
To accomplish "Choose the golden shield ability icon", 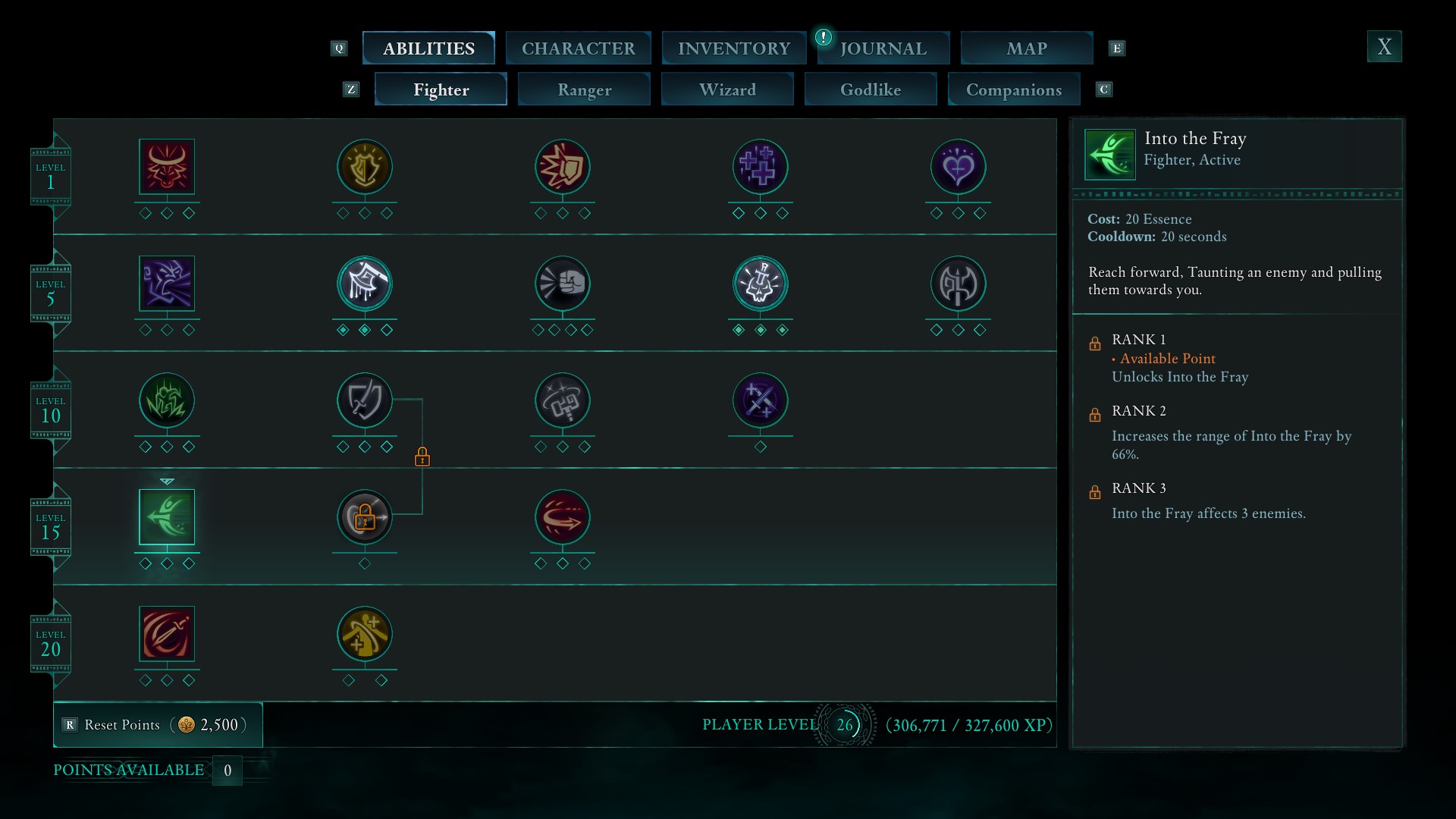I will click(x=365, y=167).
